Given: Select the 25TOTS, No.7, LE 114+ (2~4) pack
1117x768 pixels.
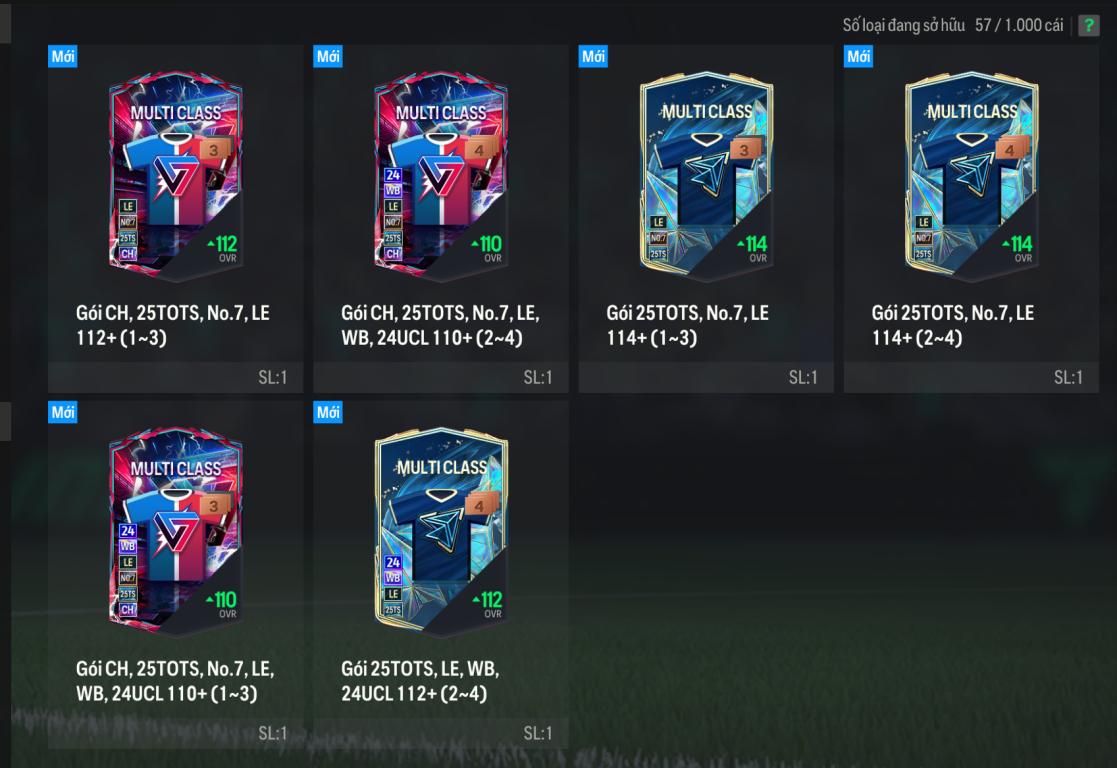Looking at the screenshot, I should coord(971,180).
